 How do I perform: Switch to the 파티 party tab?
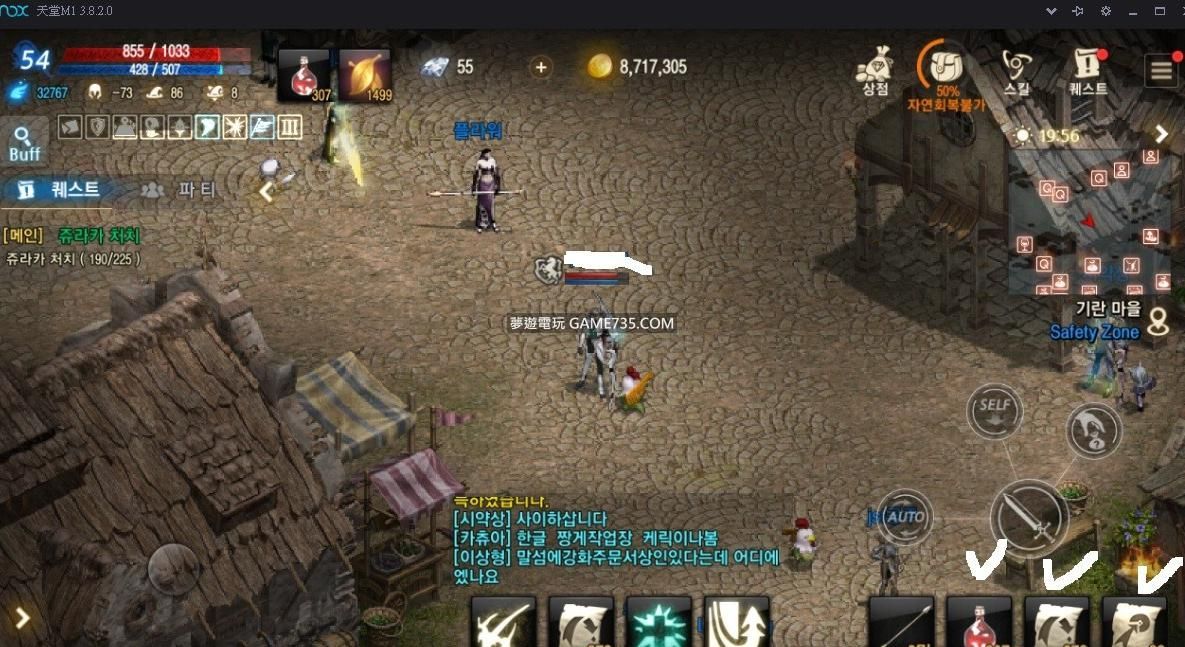click(x=180, y=189)
